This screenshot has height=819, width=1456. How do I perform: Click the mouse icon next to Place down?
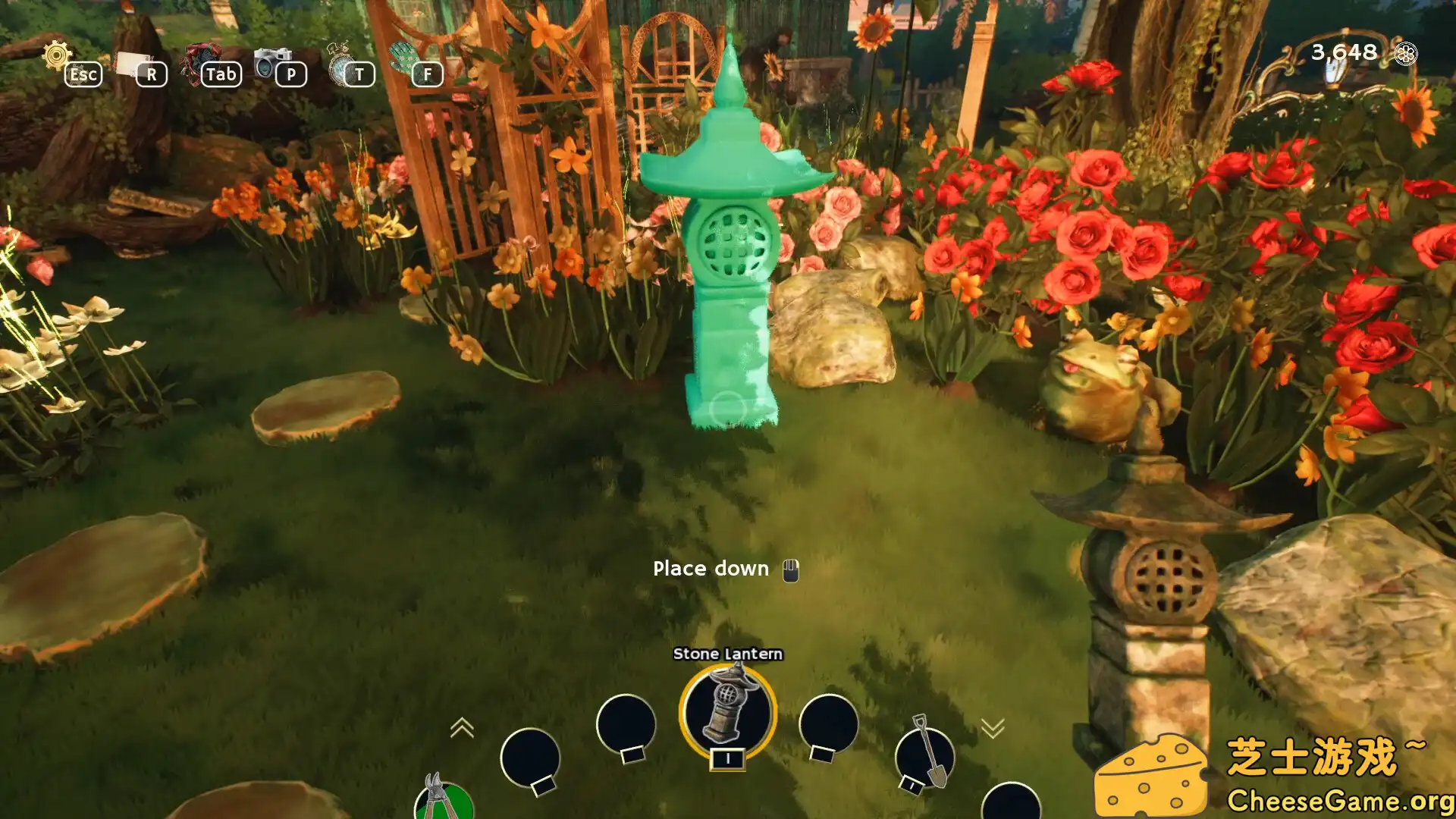[x=789, y=569]
